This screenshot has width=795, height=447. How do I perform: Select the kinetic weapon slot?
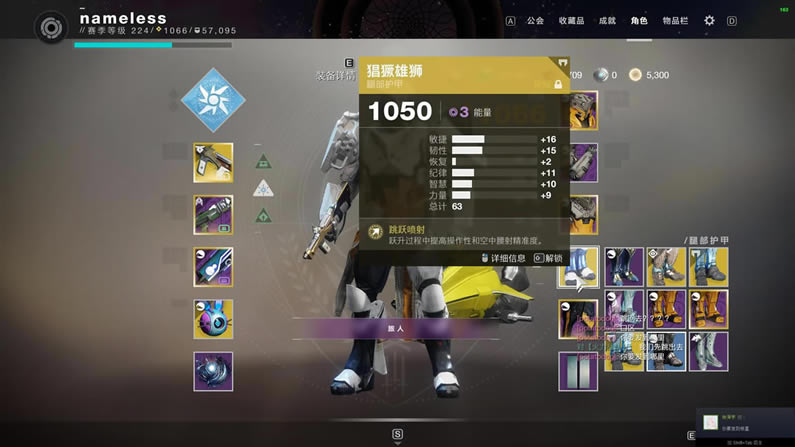pos(213,163)
